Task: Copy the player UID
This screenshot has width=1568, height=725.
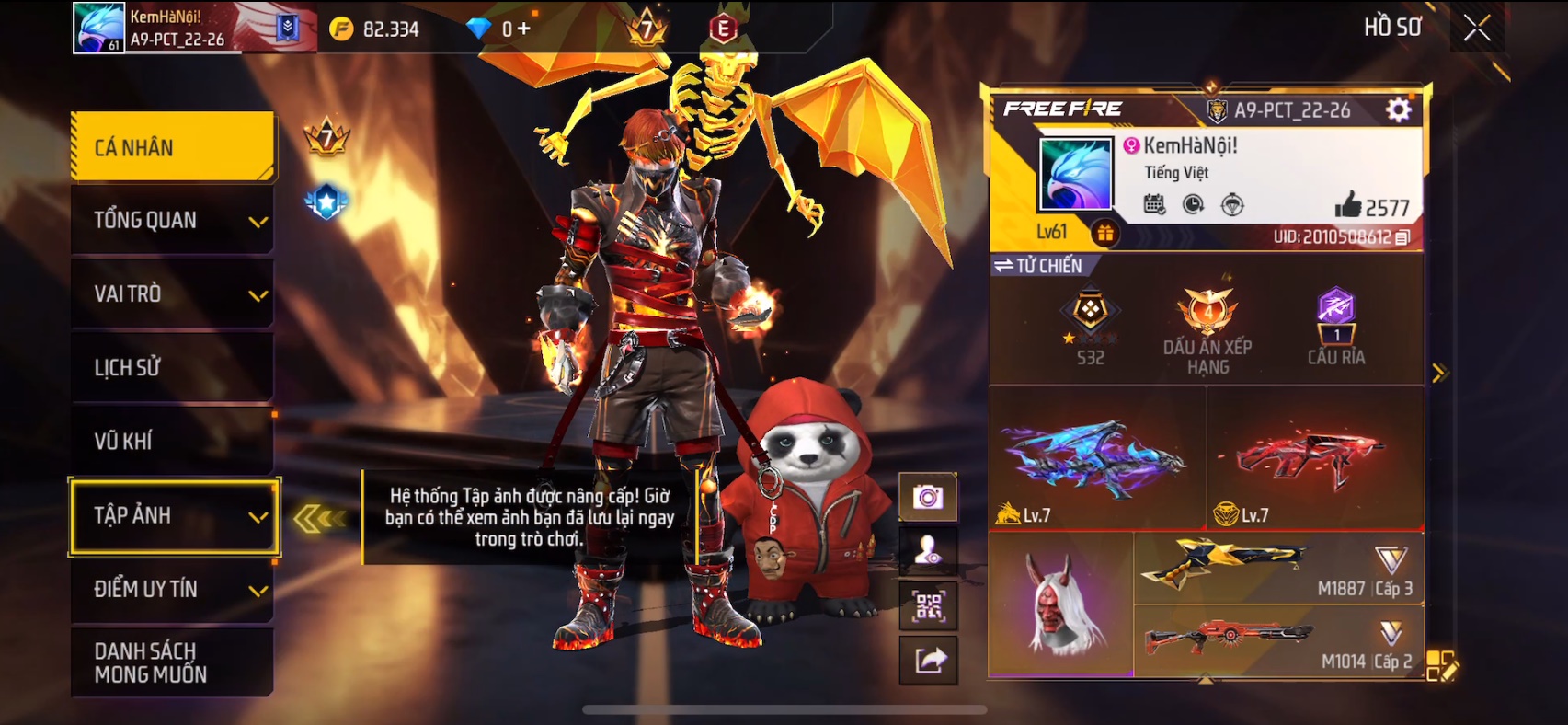Action: coord(1402,237)
